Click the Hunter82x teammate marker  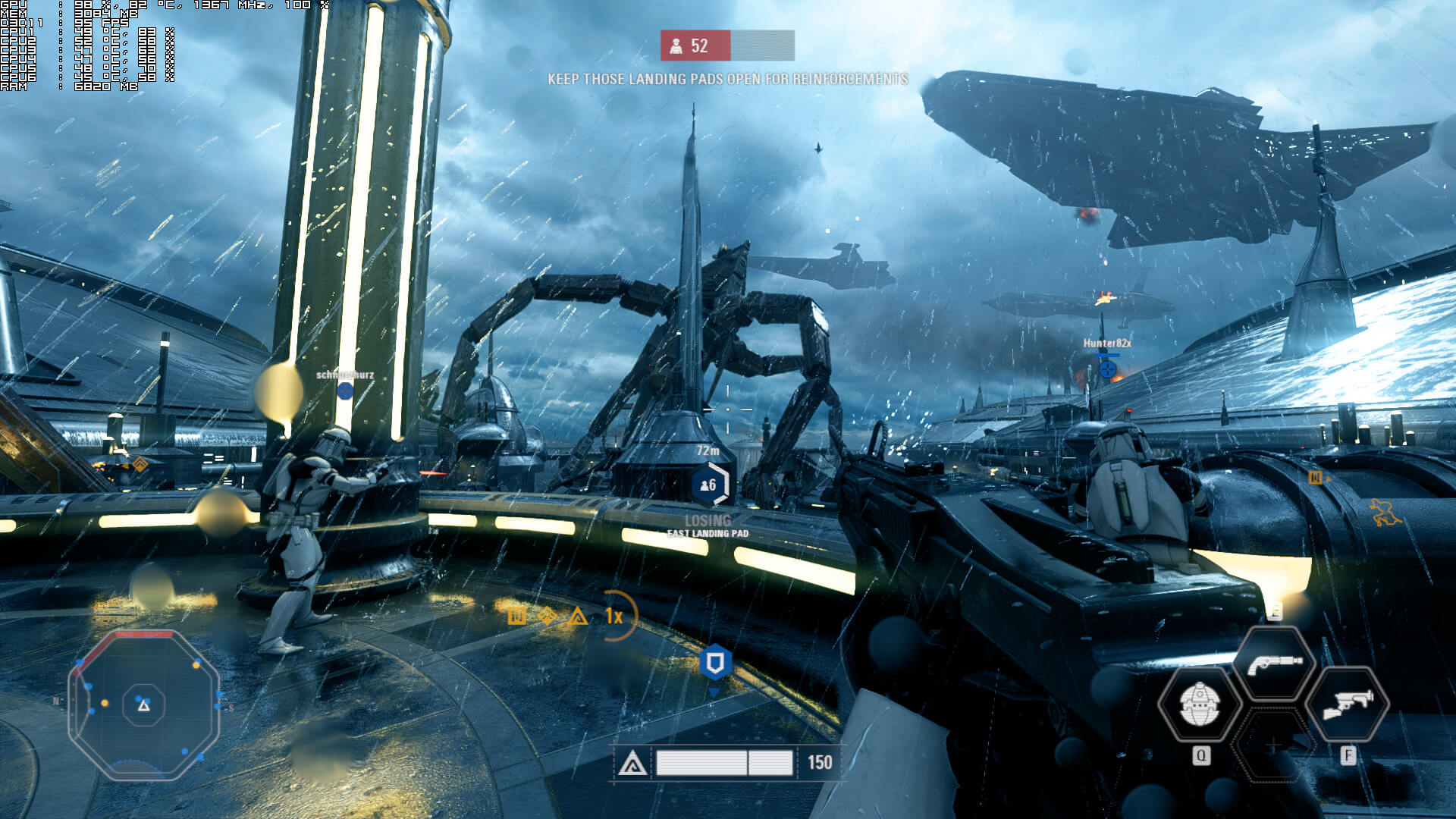[x=1107, y=369]
